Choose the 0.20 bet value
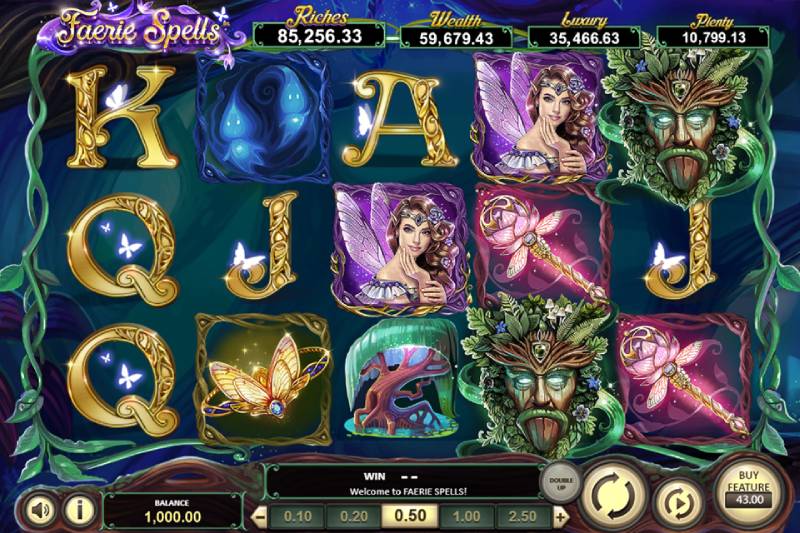800x533 pixels. click(352, 516)
